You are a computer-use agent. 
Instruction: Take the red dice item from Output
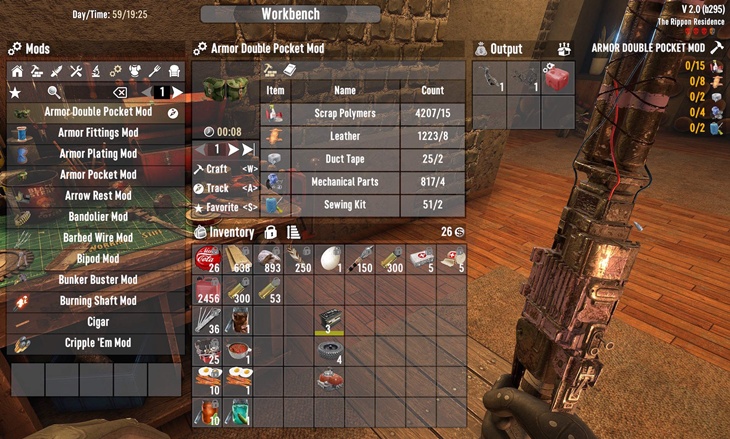pos(558,79)
